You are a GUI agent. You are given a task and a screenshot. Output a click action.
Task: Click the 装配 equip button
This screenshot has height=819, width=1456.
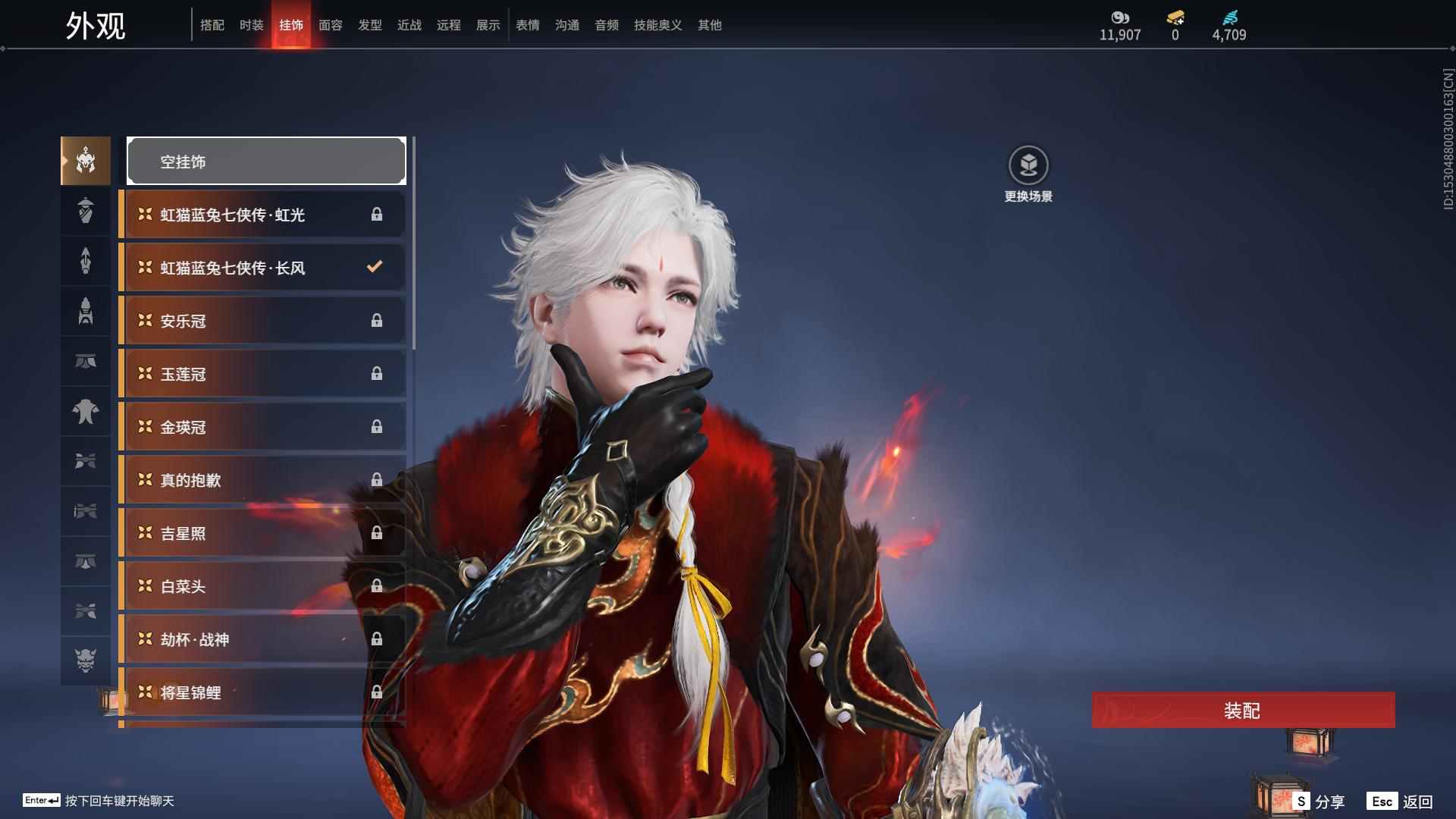(1243, 711)
